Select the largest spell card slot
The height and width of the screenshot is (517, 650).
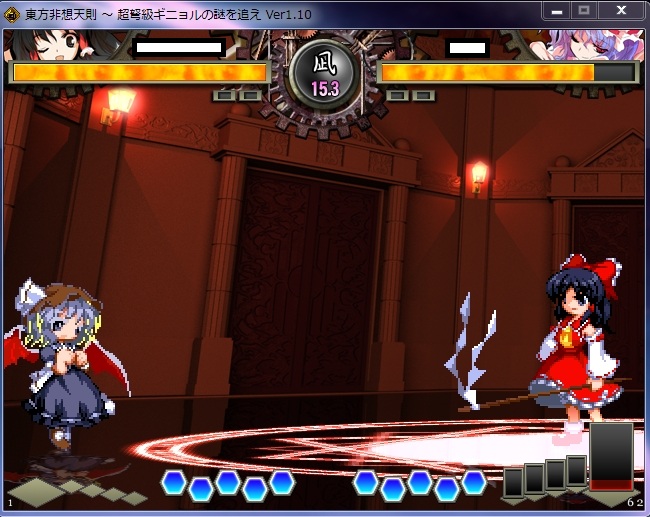(x=612, y=456)
